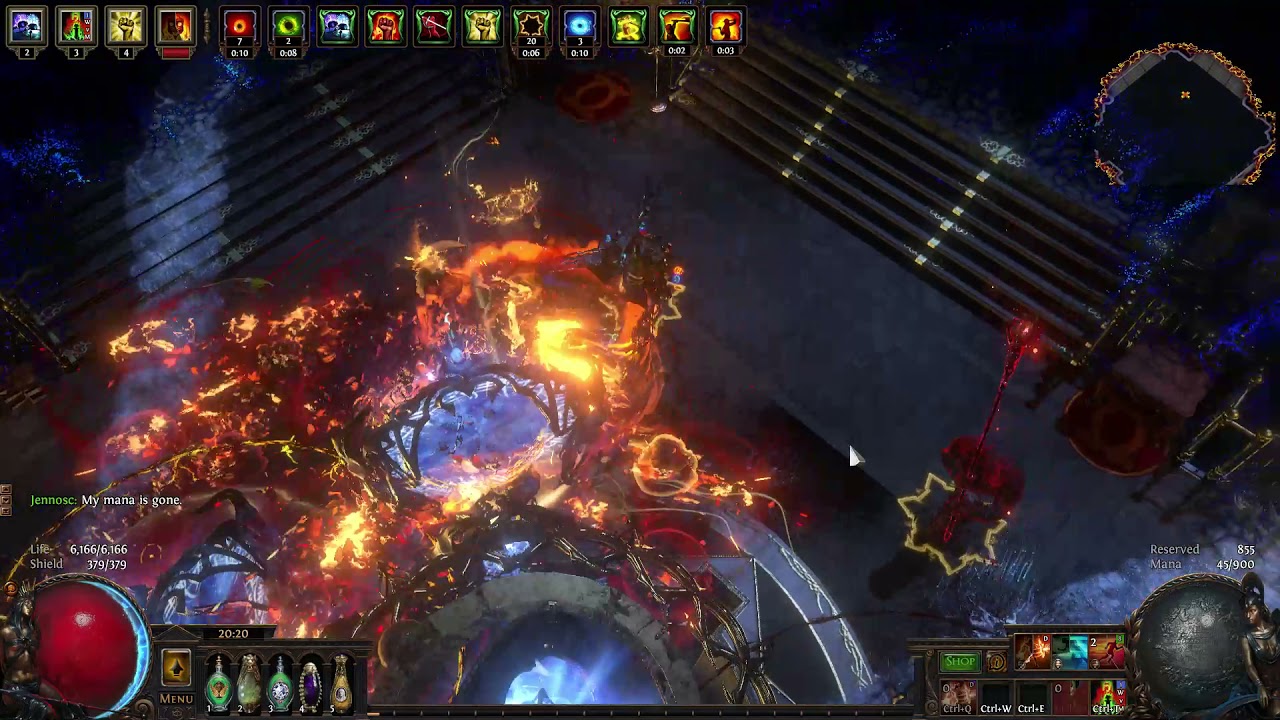
Task: Use the golden flask in slot 5
Action: [x=341, y=684]
